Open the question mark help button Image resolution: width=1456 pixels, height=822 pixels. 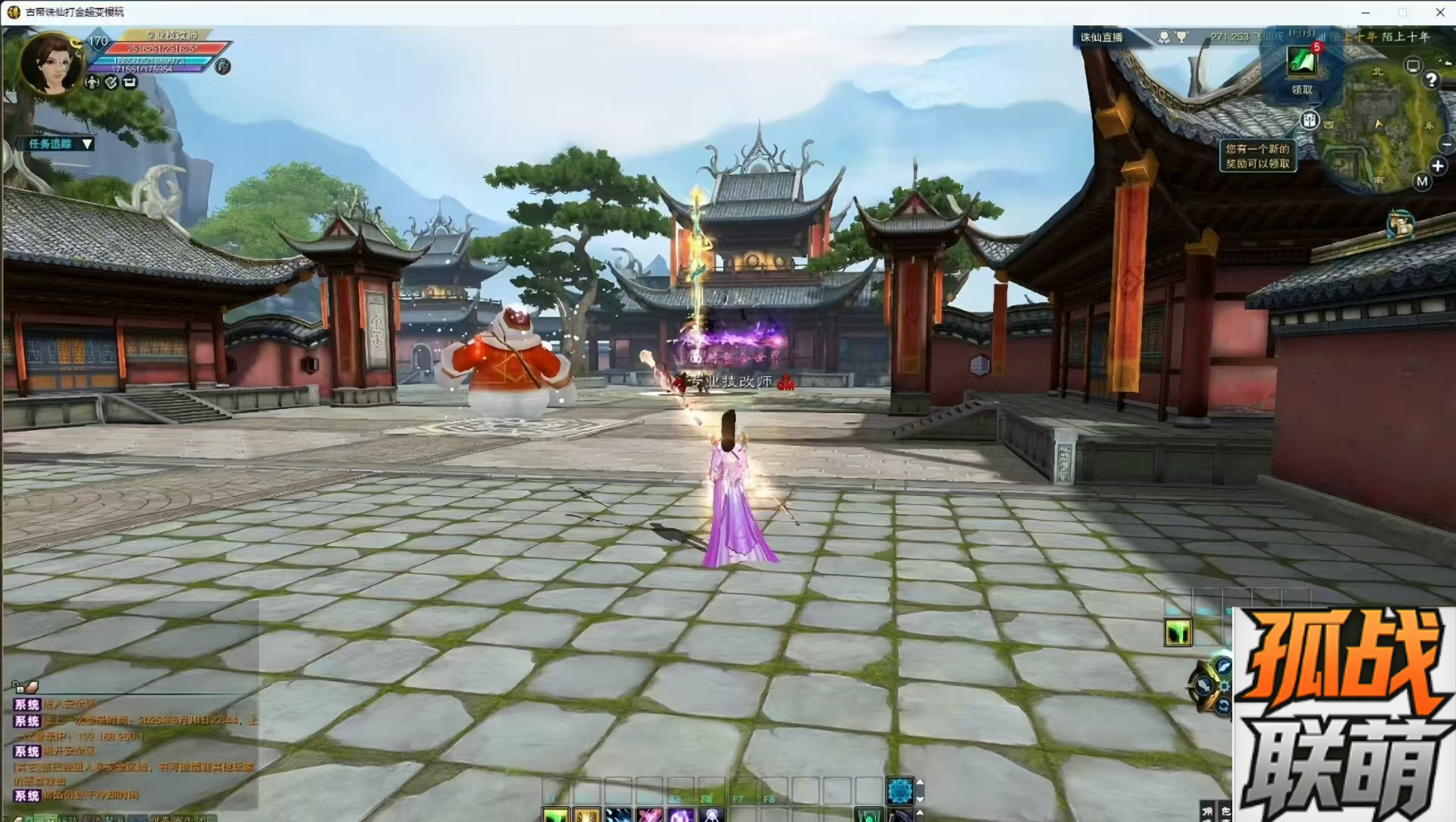pyautogui.click(x=1431, y=80)
